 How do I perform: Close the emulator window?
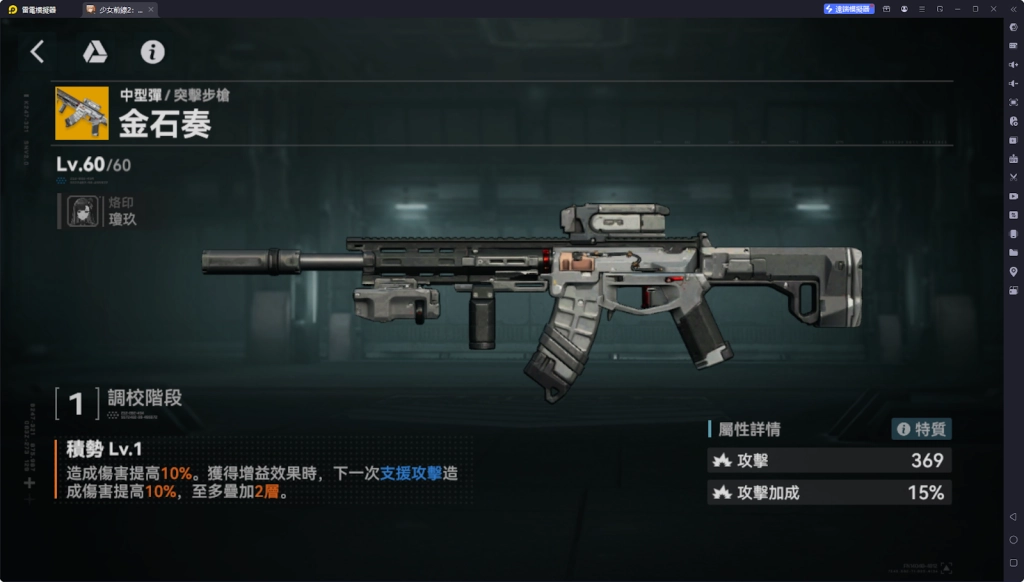tap(994, 8)
